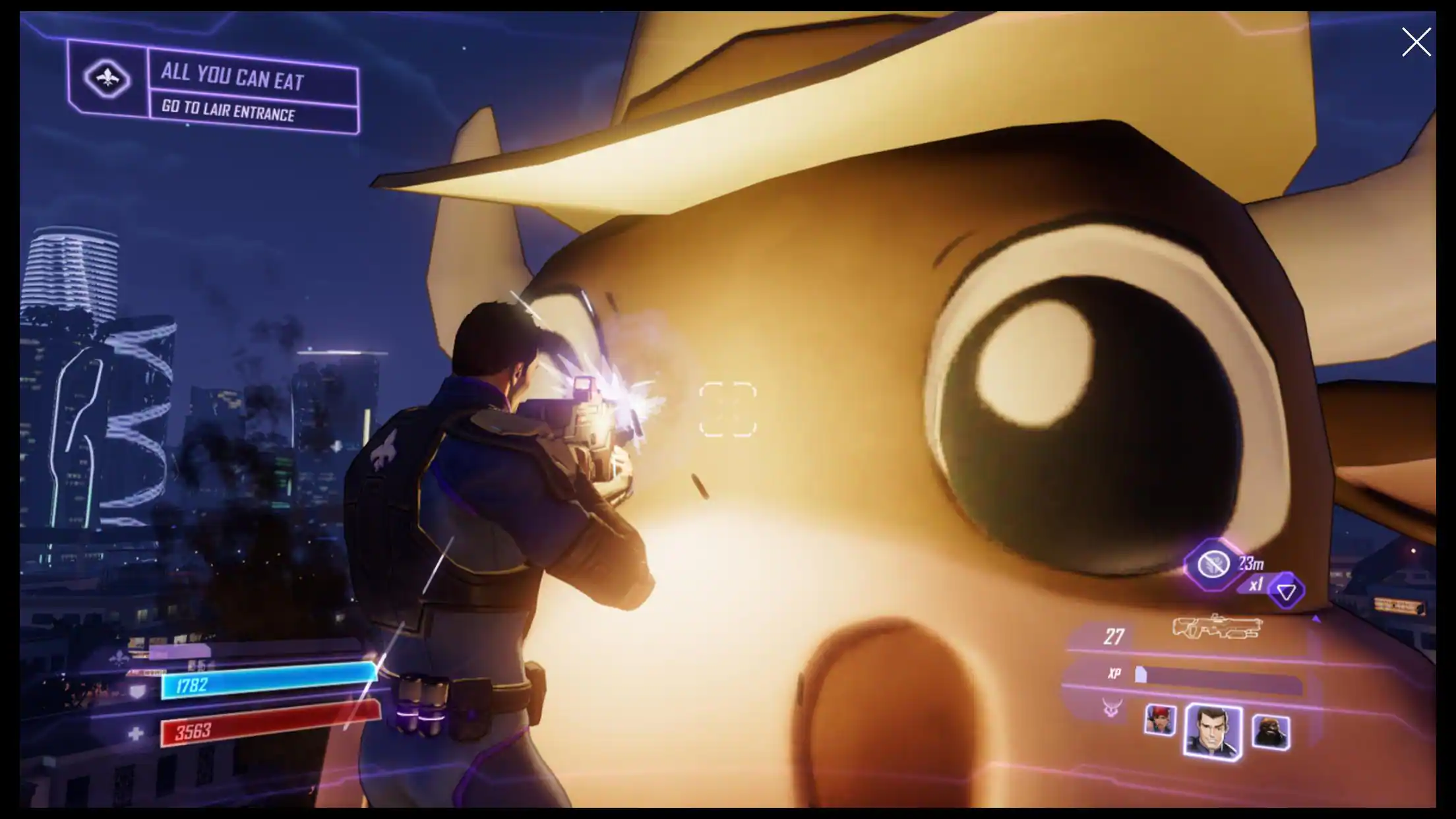Switch to the bearded agent portrait
Viewport: 1456px width, 819px height.
[1270, 731]
